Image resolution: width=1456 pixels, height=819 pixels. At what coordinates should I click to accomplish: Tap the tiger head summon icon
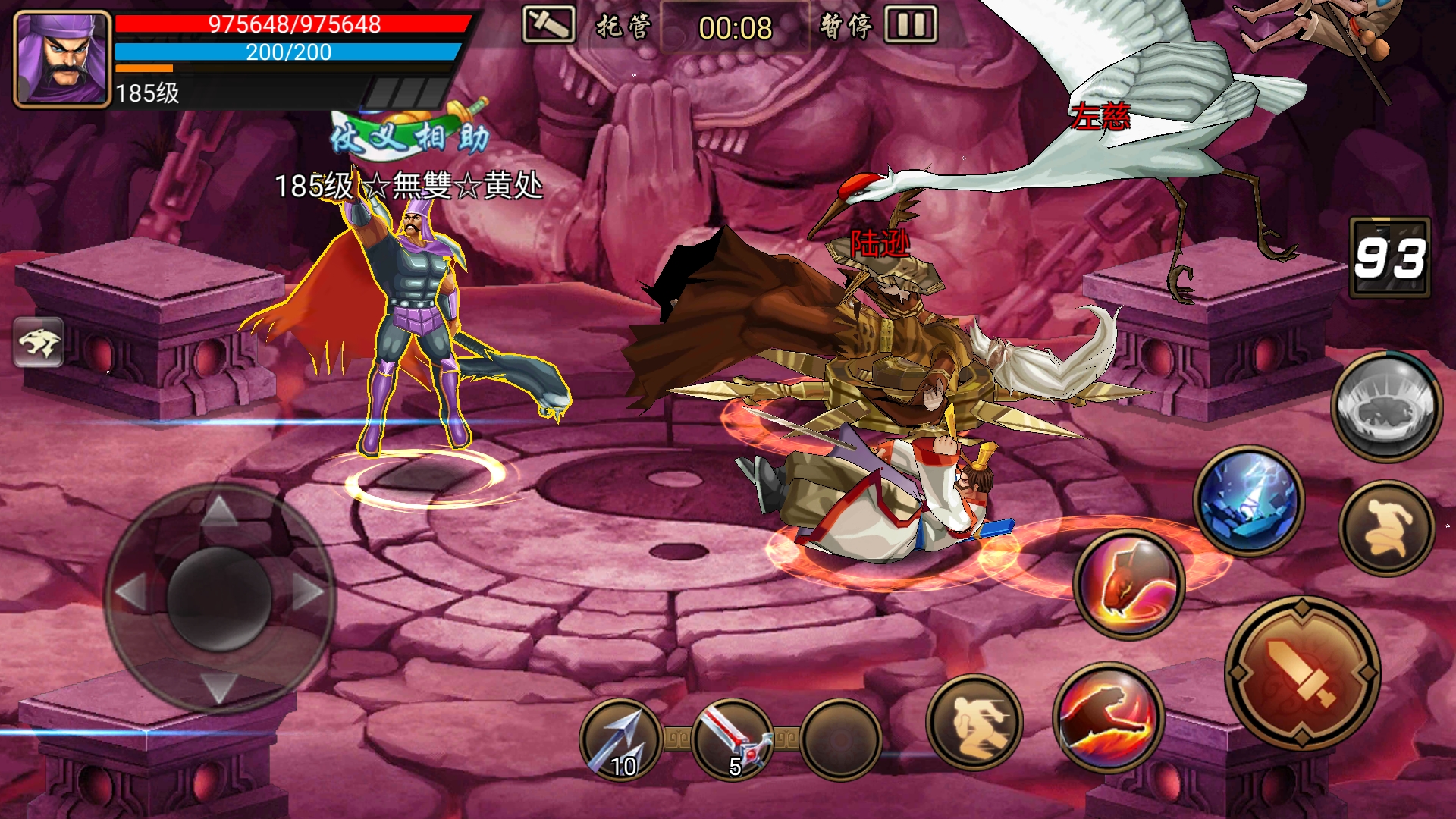coord(39,342)
